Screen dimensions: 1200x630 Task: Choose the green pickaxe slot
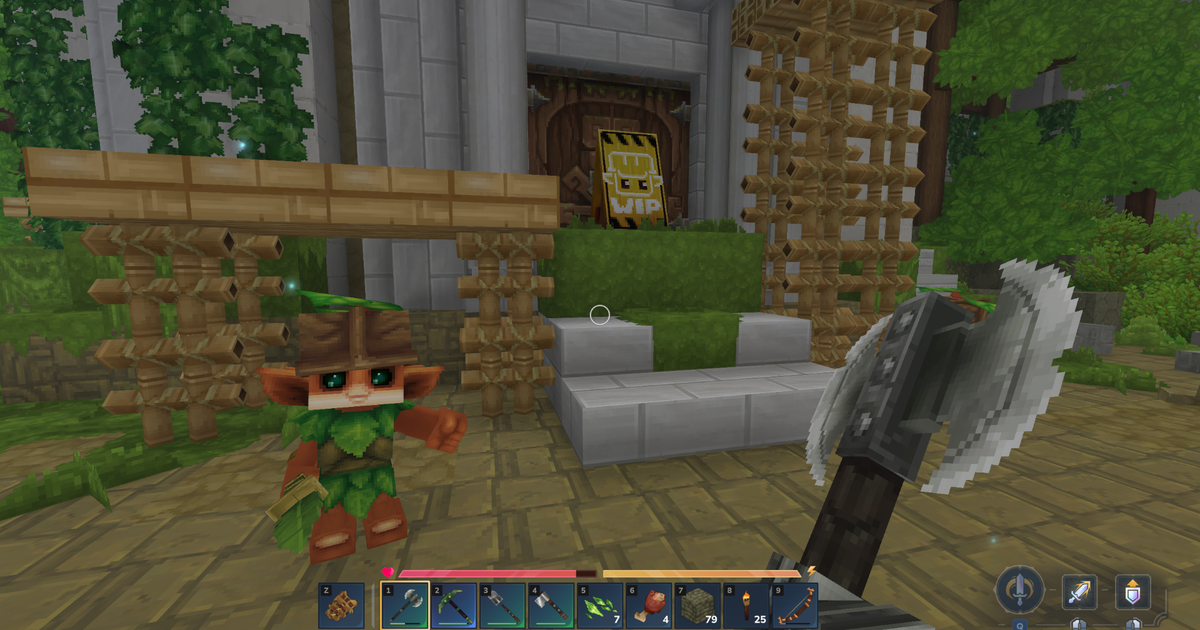[x=454, y=606]
